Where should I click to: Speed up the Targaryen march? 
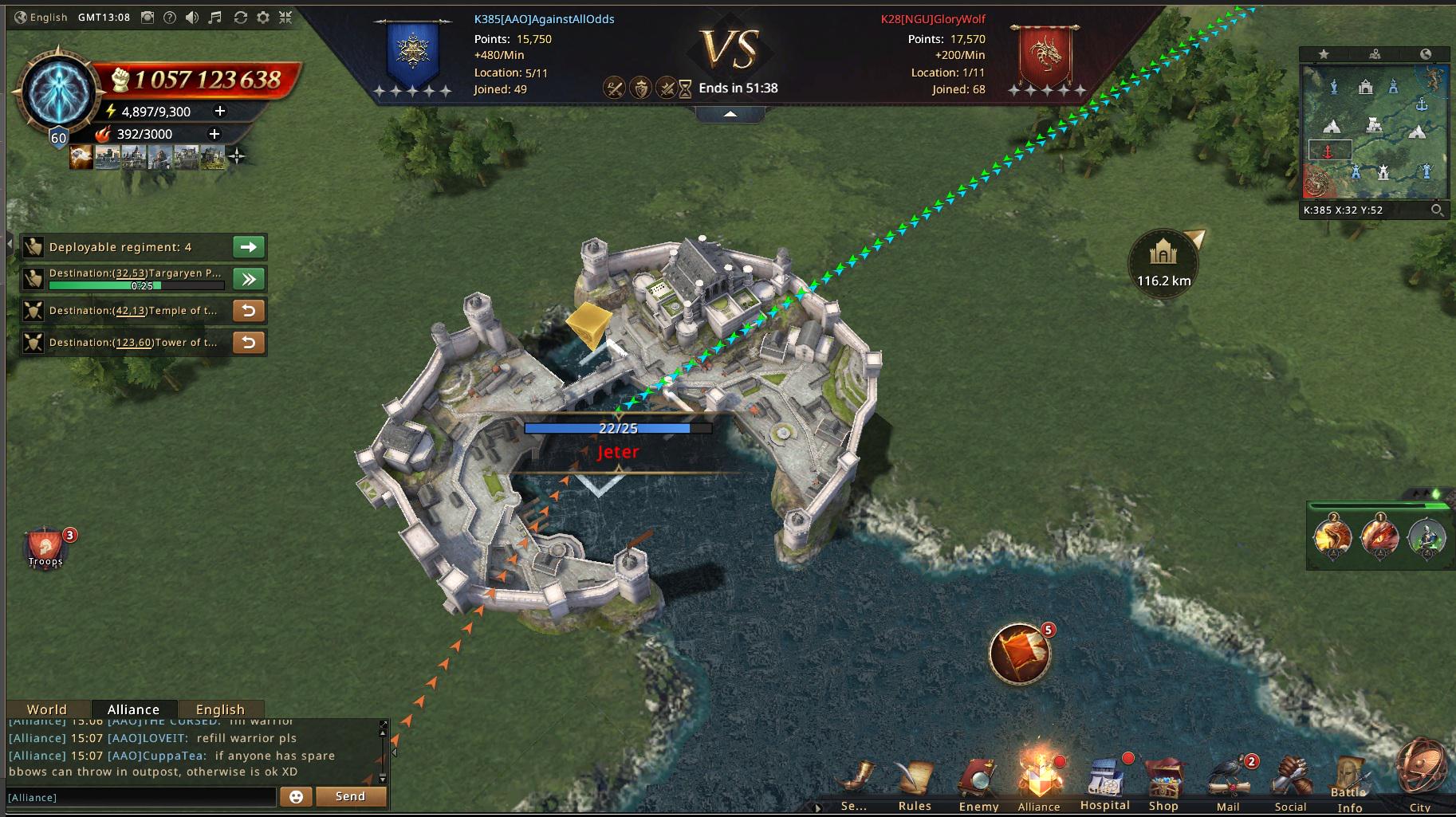(x=249, y=279)
